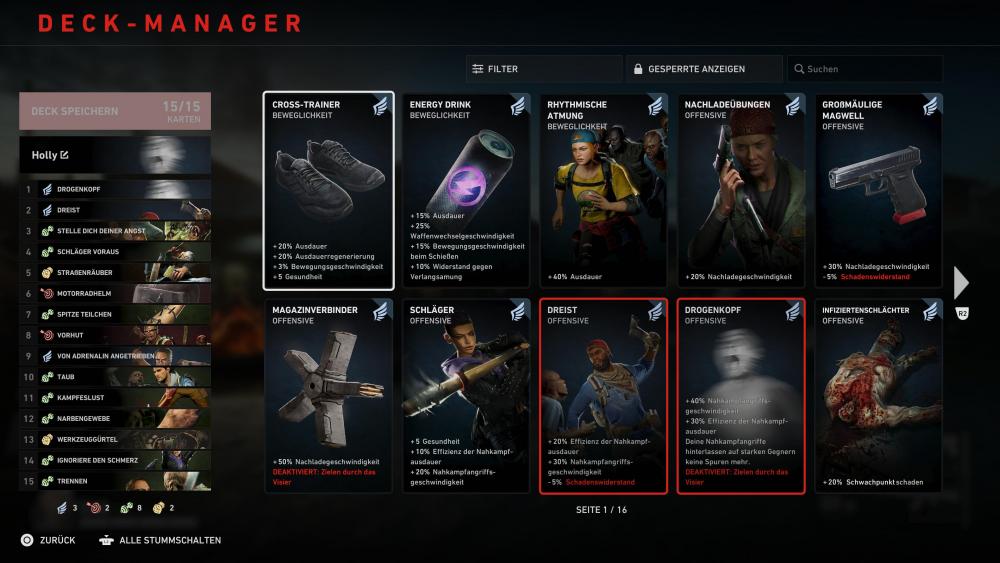Pick the Rhythmische Atmung card
Image resolution: width=1000 pixels, height=563 pixels.
603,191
